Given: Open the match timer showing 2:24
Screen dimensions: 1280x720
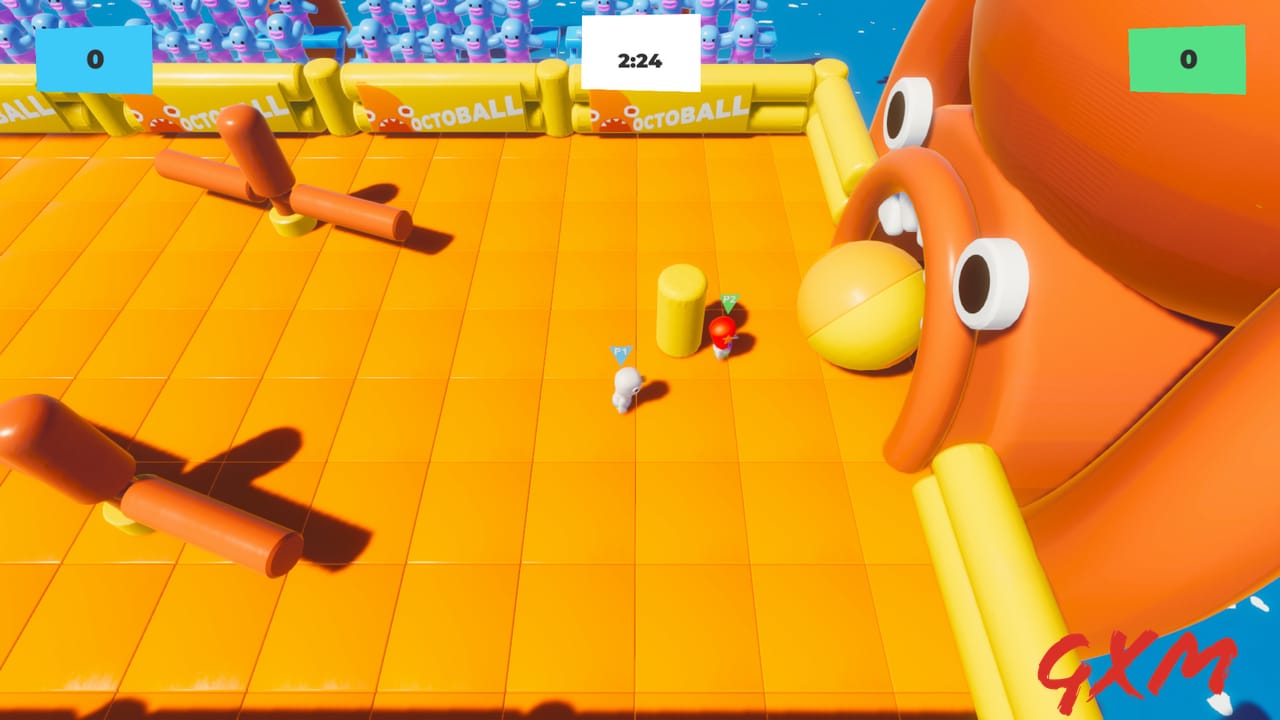Looking at the screenshot, I should (638, 59).
